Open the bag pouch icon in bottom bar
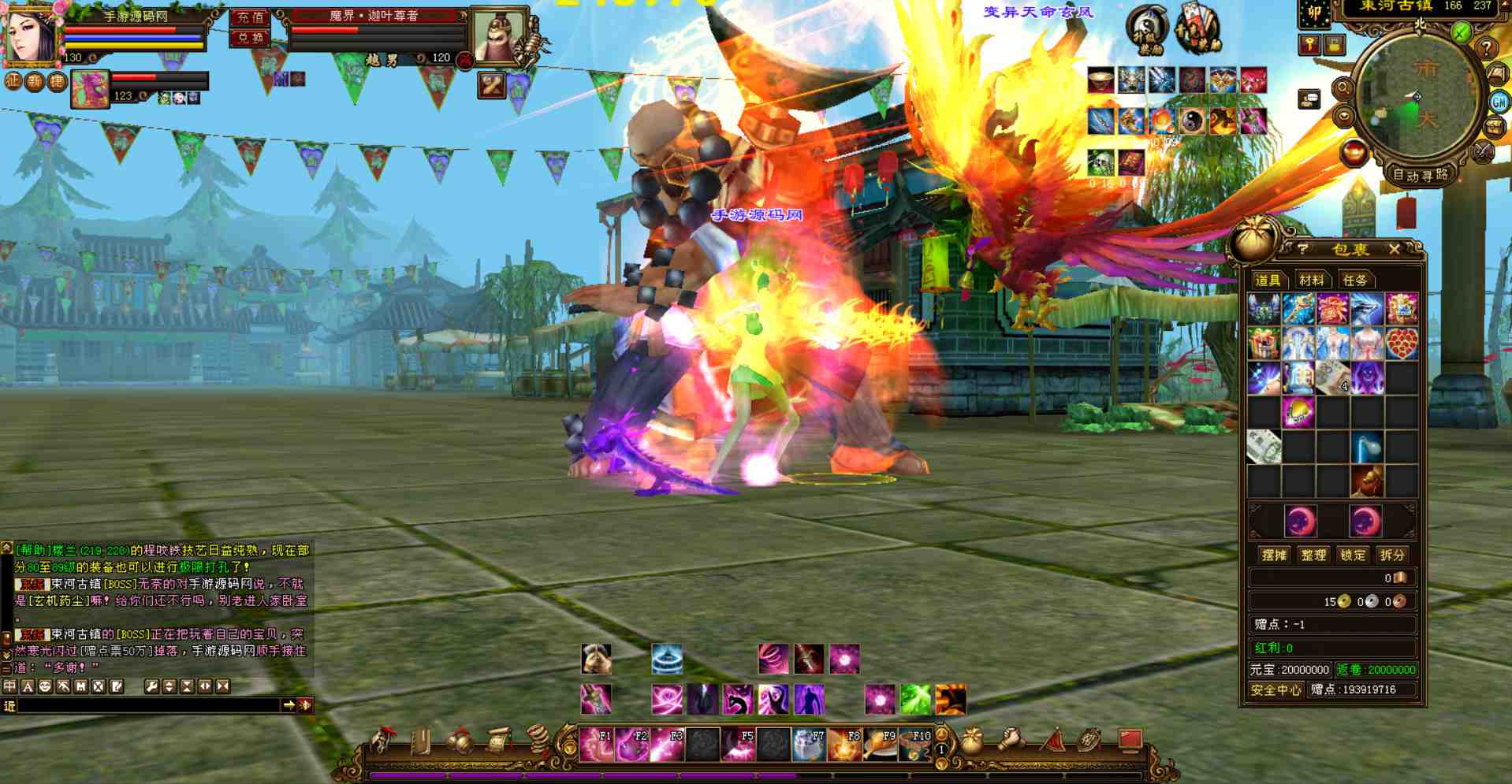Image resolution: width=1512 pixels, height=784 pixels. pos(971,741)
